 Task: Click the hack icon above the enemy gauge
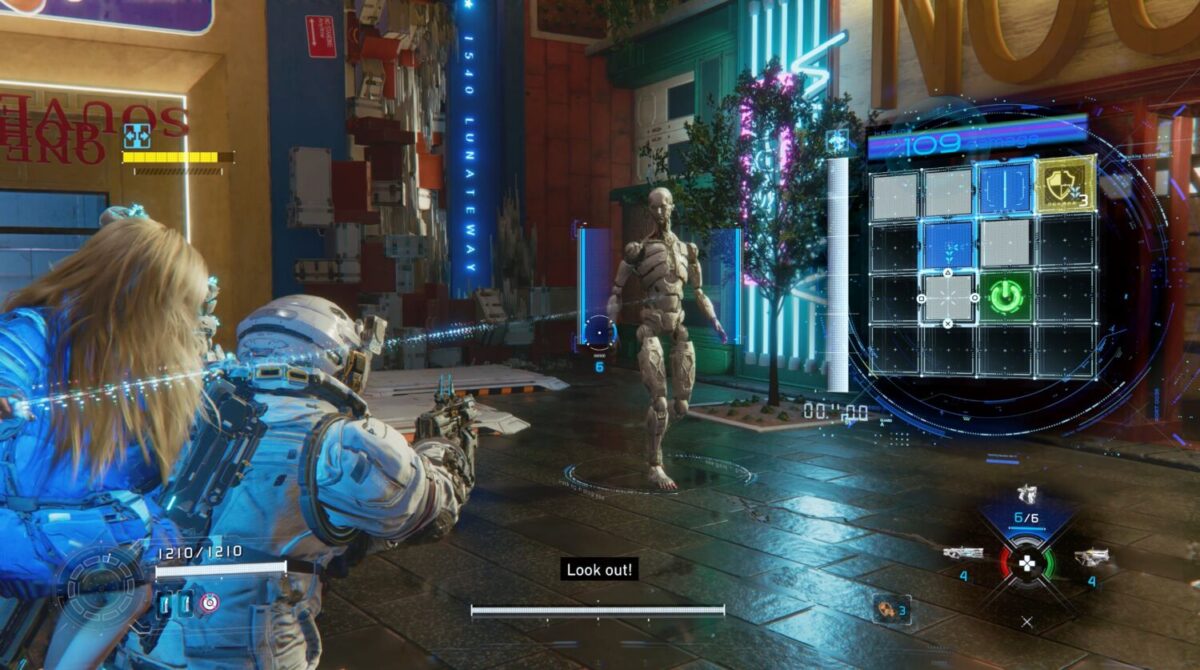136,135
